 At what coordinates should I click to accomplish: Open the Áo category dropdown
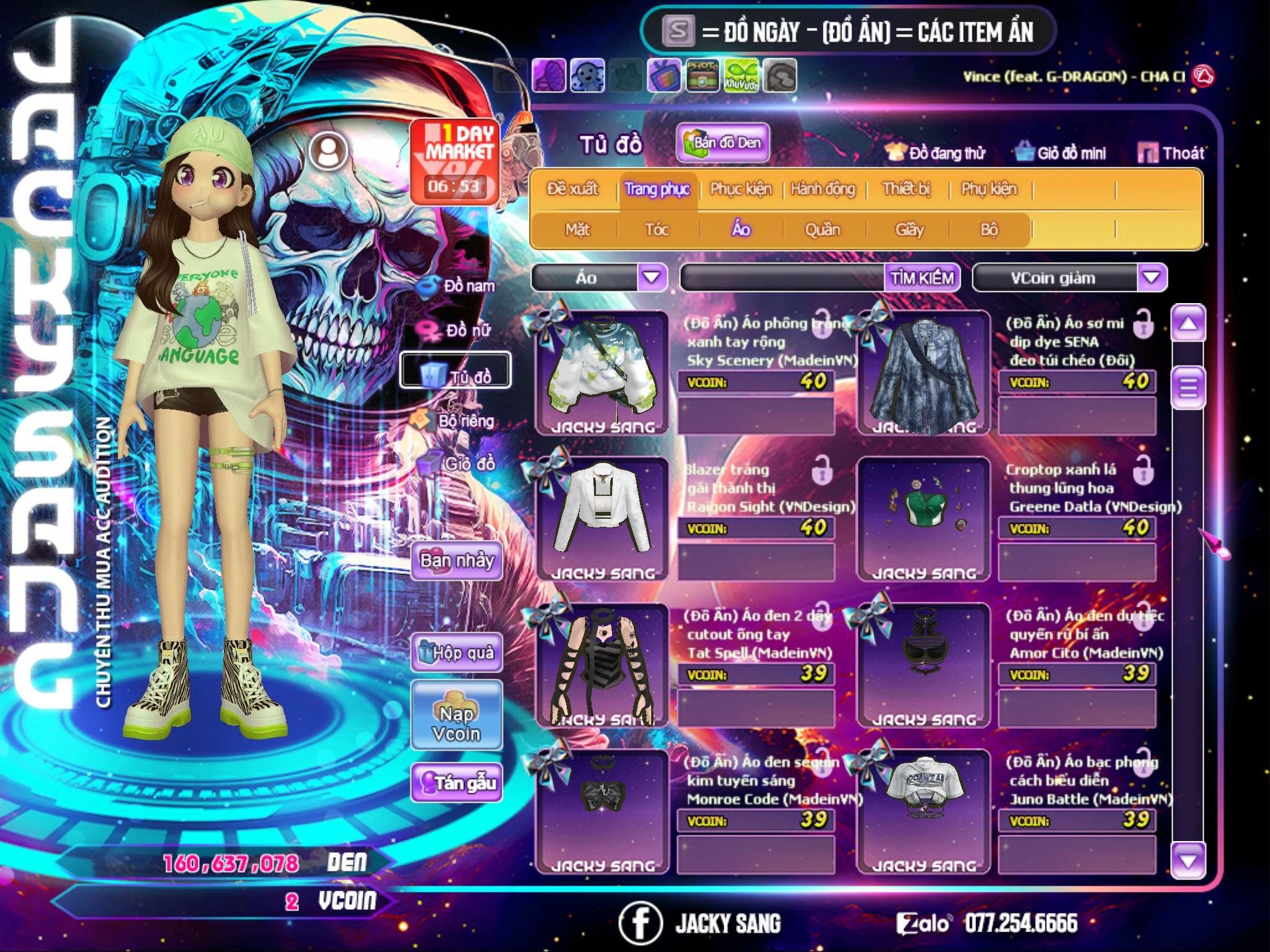coord(652,277)
